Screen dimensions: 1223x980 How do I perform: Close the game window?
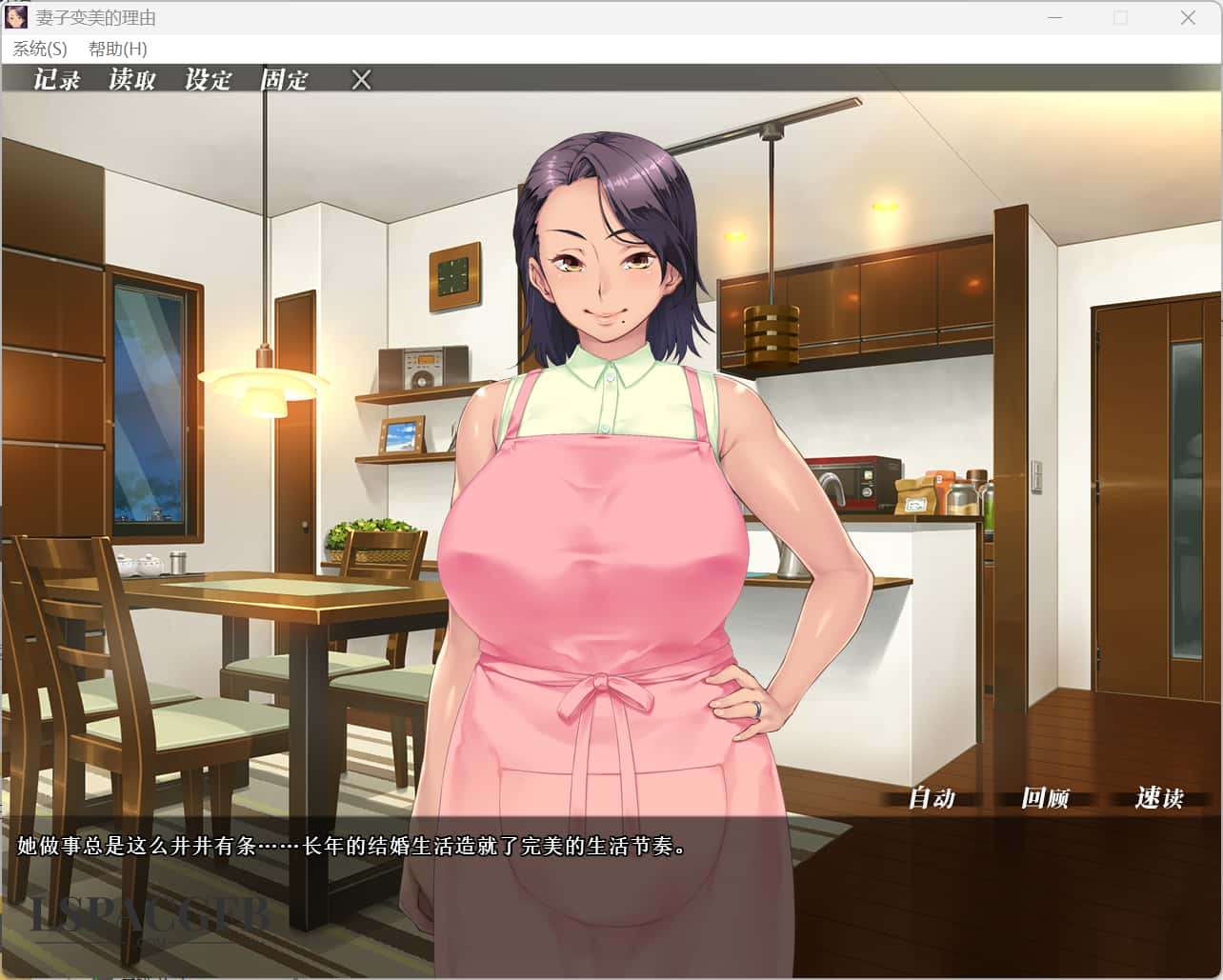[1188, 18]
